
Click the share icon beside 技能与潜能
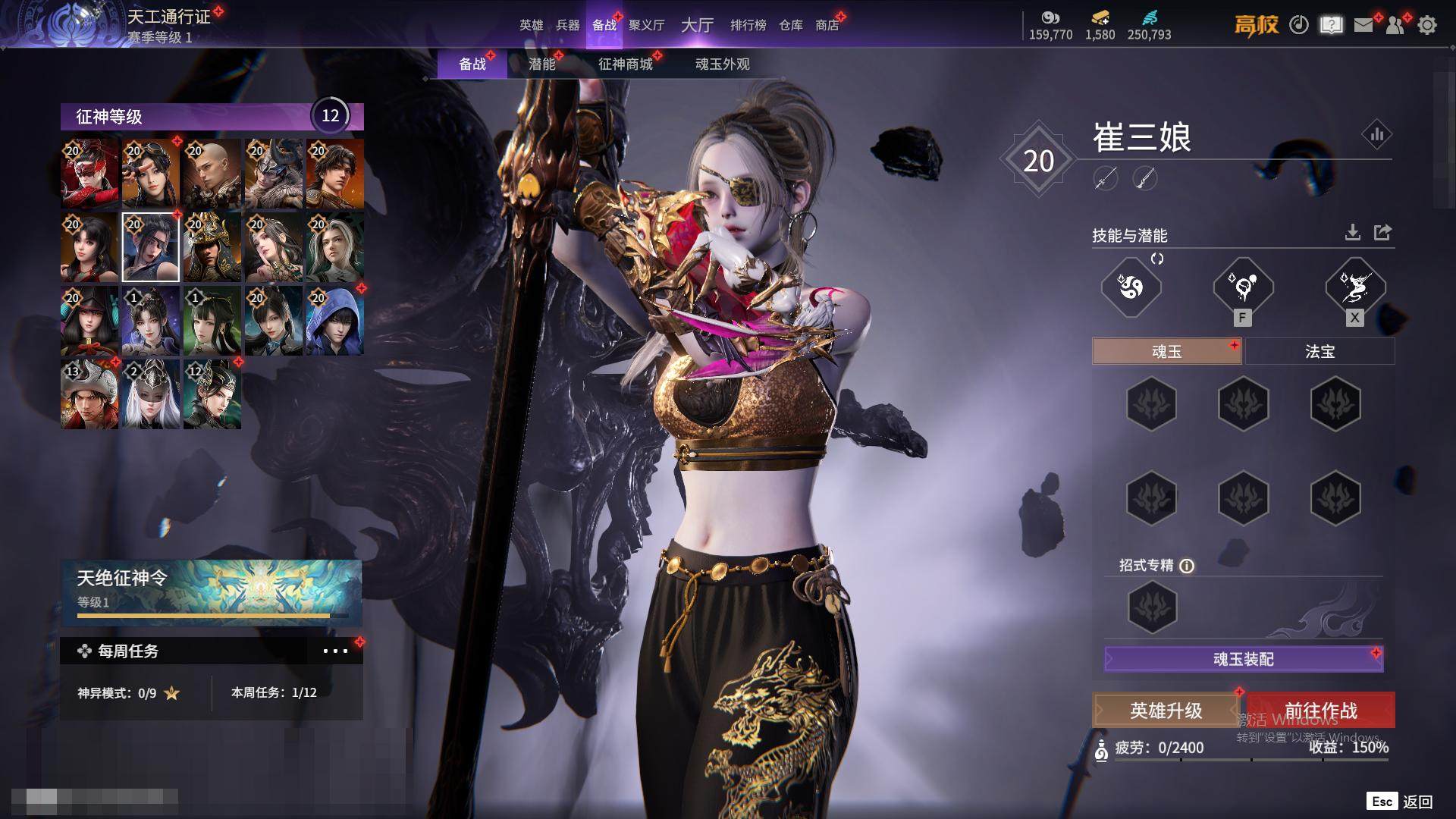pyautogui.click(x=1382, y=233)
